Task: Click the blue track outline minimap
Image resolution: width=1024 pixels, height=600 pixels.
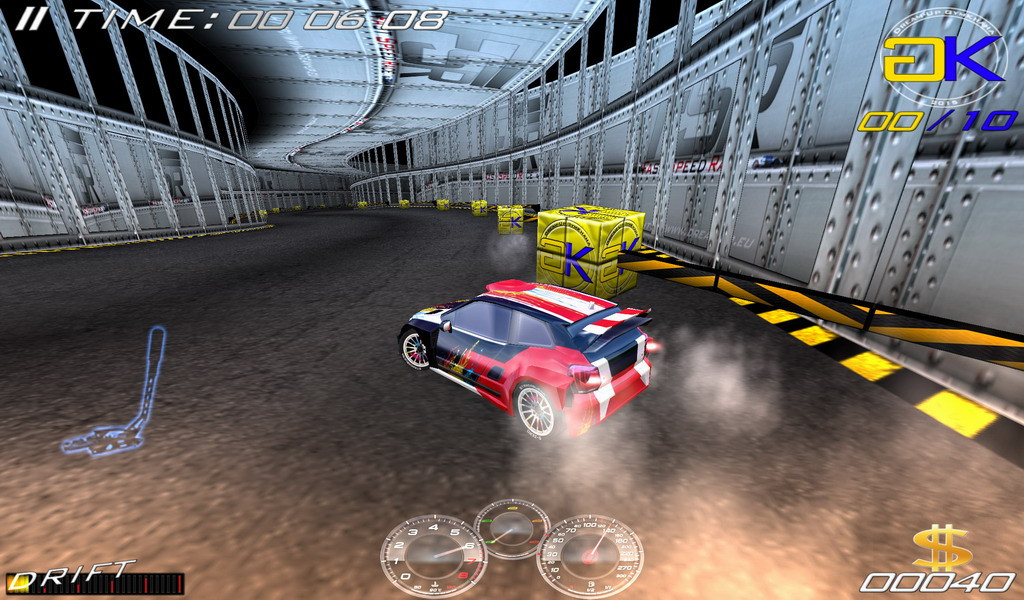Action: coord(118,393)
